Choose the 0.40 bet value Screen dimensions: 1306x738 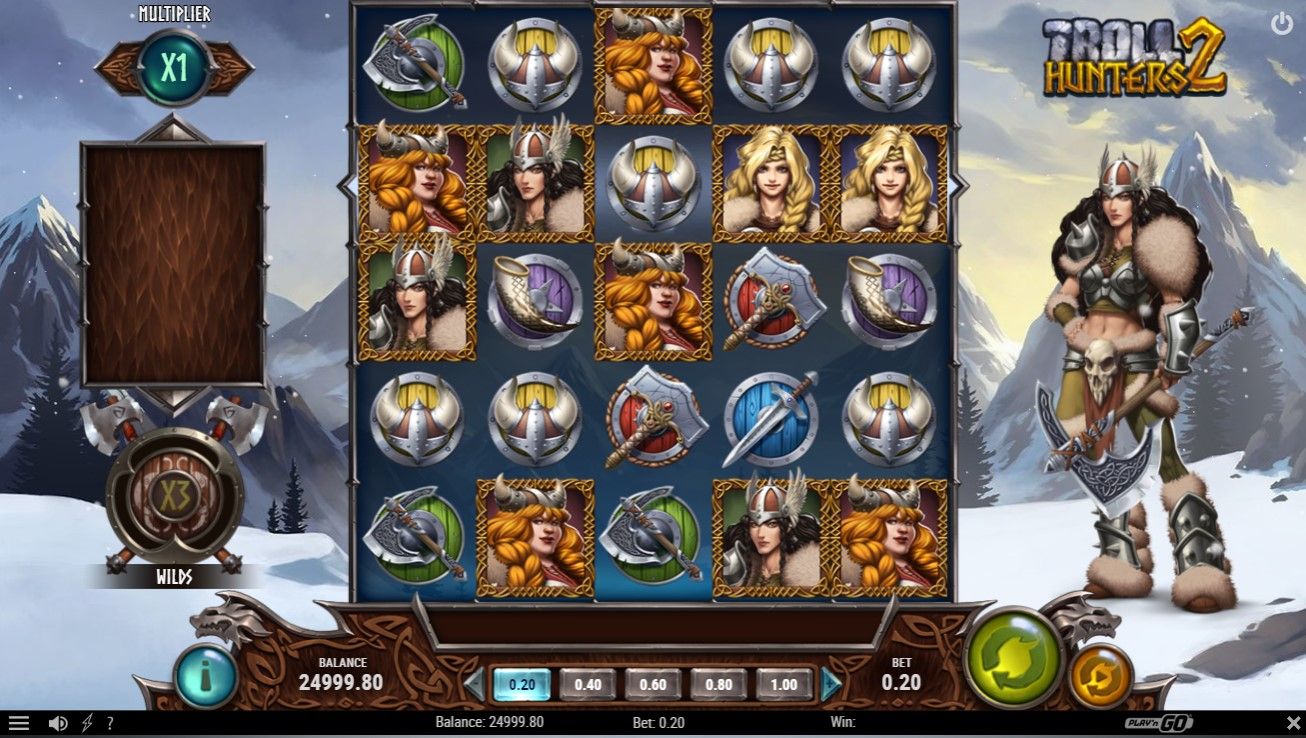[587, 684]
